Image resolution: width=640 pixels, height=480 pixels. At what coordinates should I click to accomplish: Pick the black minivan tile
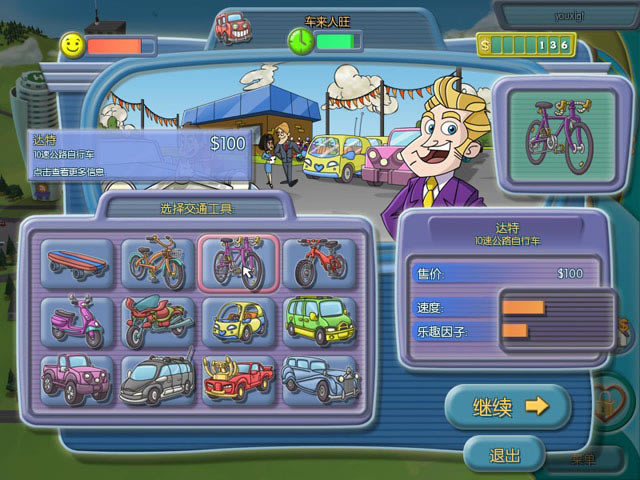click(159, 380)
